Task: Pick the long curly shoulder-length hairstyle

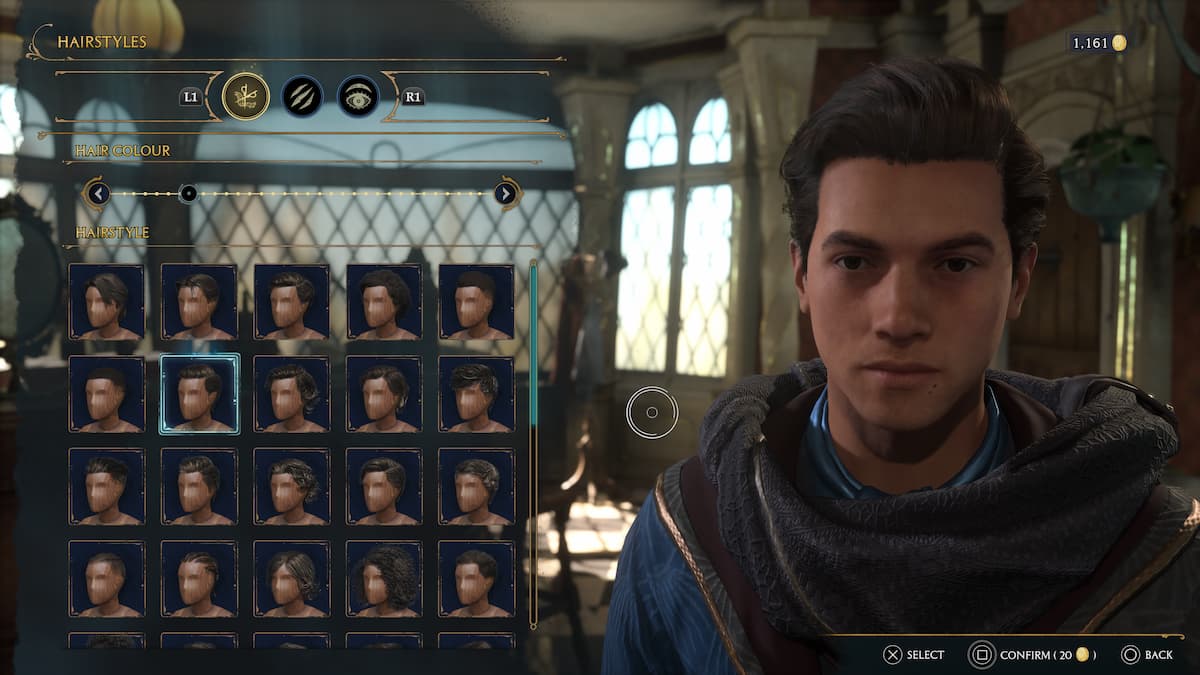Action: tap(384, 578)
